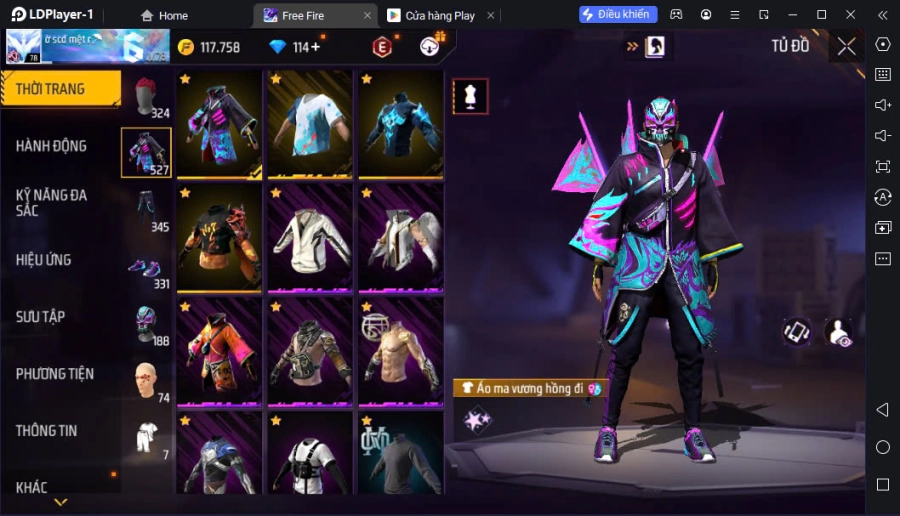Pick the shirtless tattooed torso item
900x516 pixels.
(400, 351)
